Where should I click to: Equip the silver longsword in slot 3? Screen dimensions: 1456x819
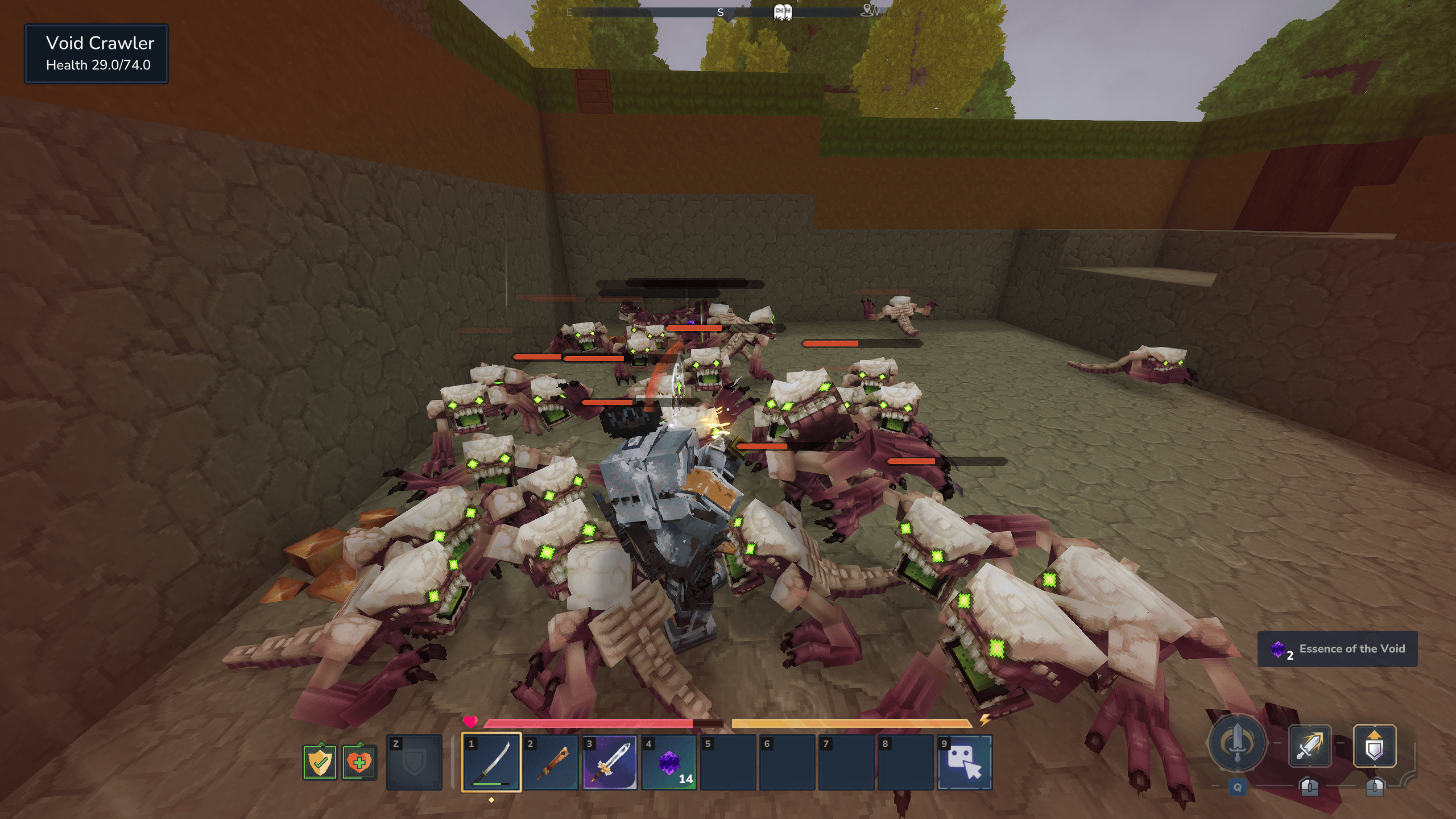coord(609,762)
